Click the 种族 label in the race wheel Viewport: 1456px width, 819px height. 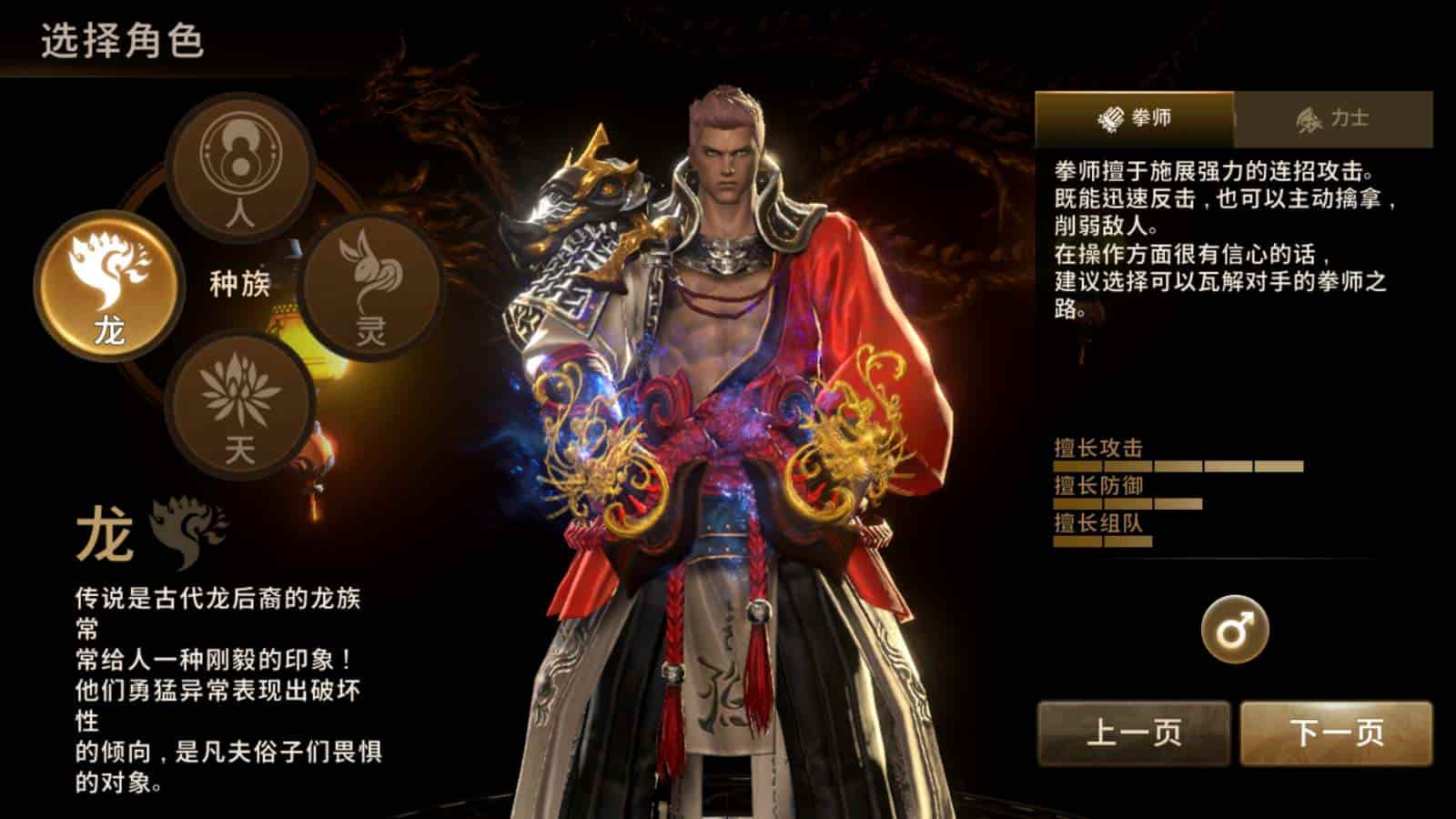pos(238,285)
